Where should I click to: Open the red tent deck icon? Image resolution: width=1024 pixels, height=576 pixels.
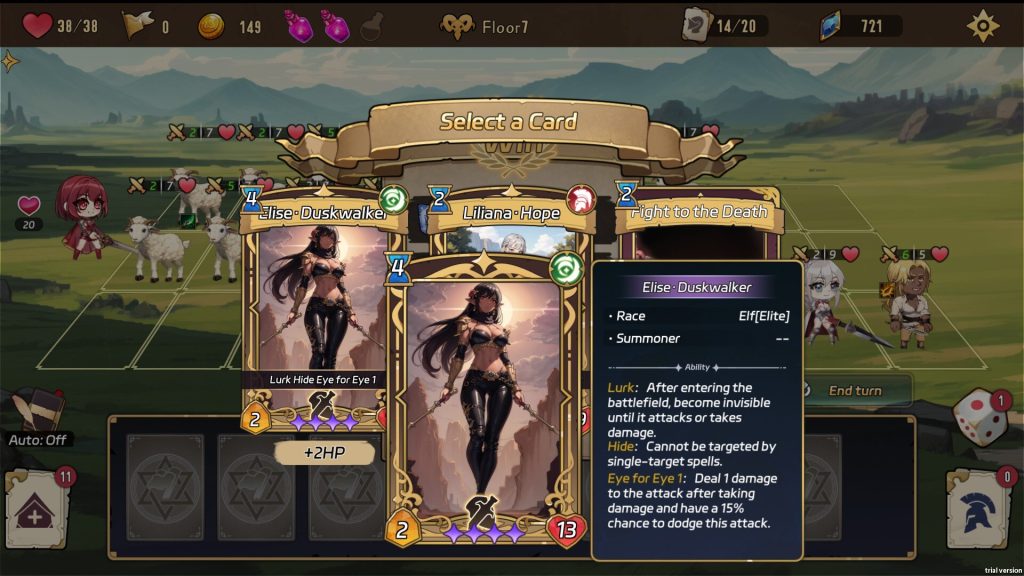click(x=37, y=511)
